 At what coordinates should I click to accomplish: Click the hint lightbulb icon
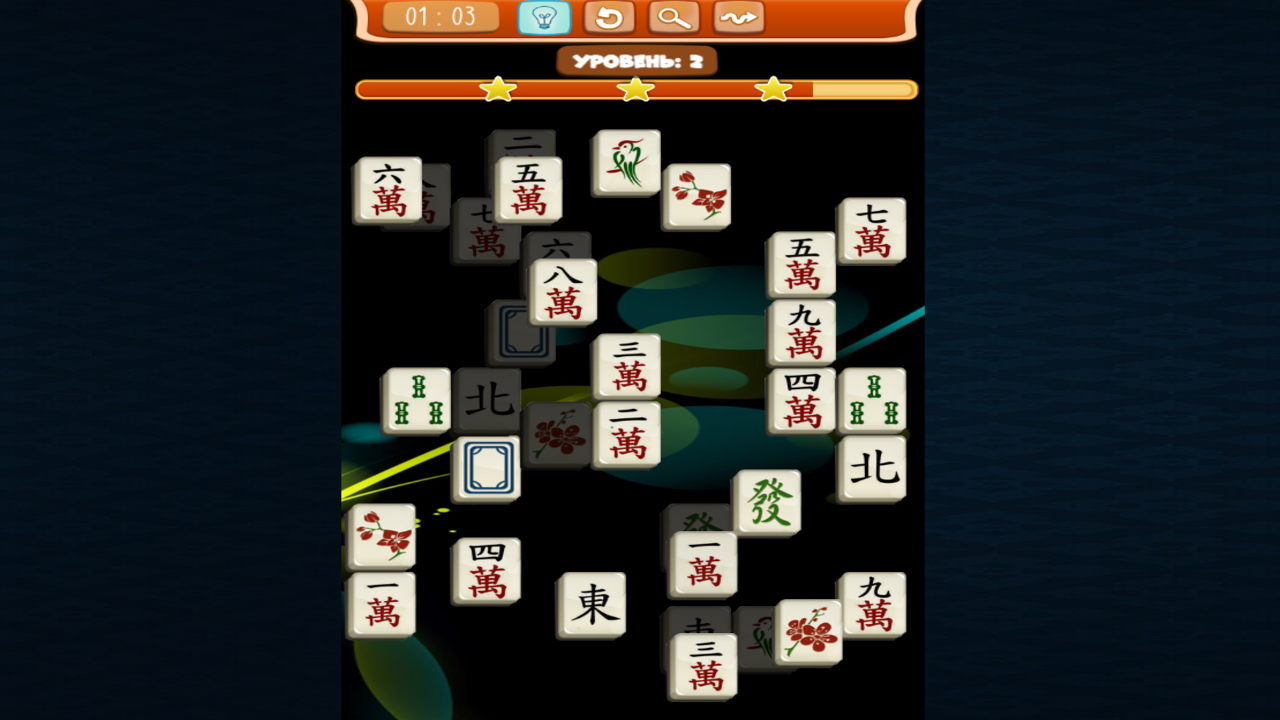544,17
